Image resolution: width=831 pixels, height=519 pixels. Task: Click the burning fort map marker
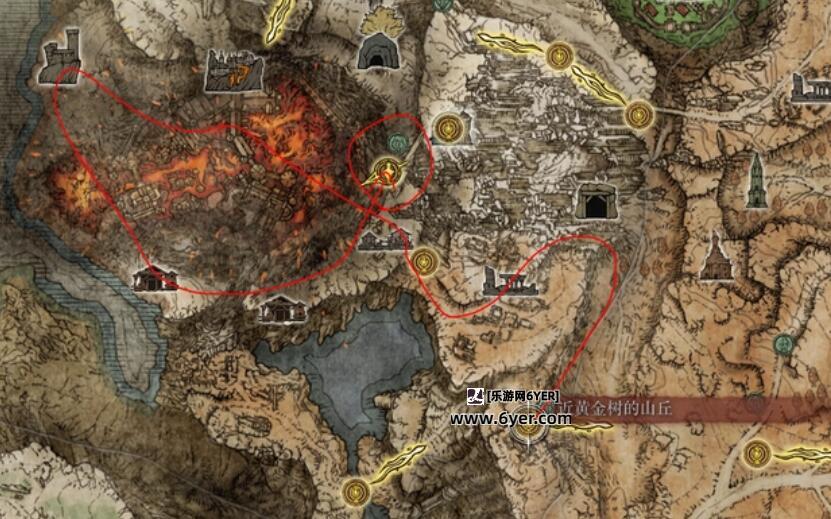point(233,70)
